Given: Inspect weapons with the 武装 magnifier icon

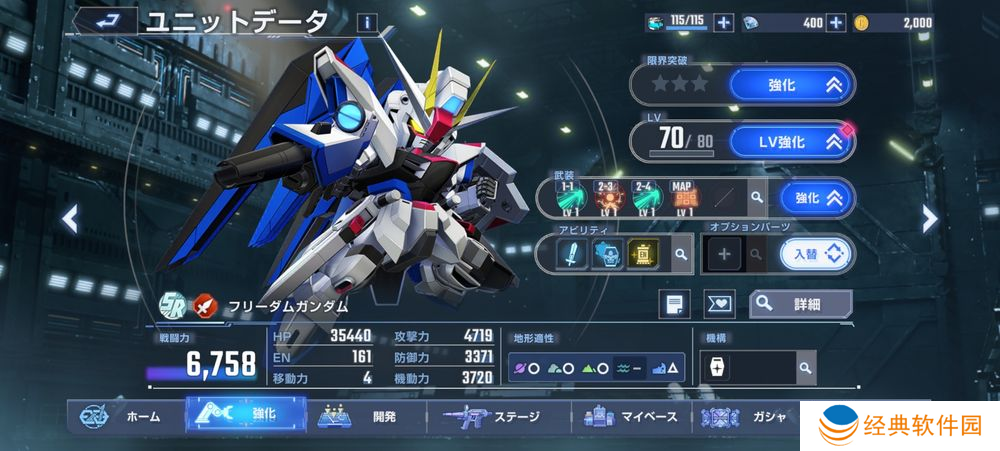Looking at the screenshot, I should (x=757, y=198).
